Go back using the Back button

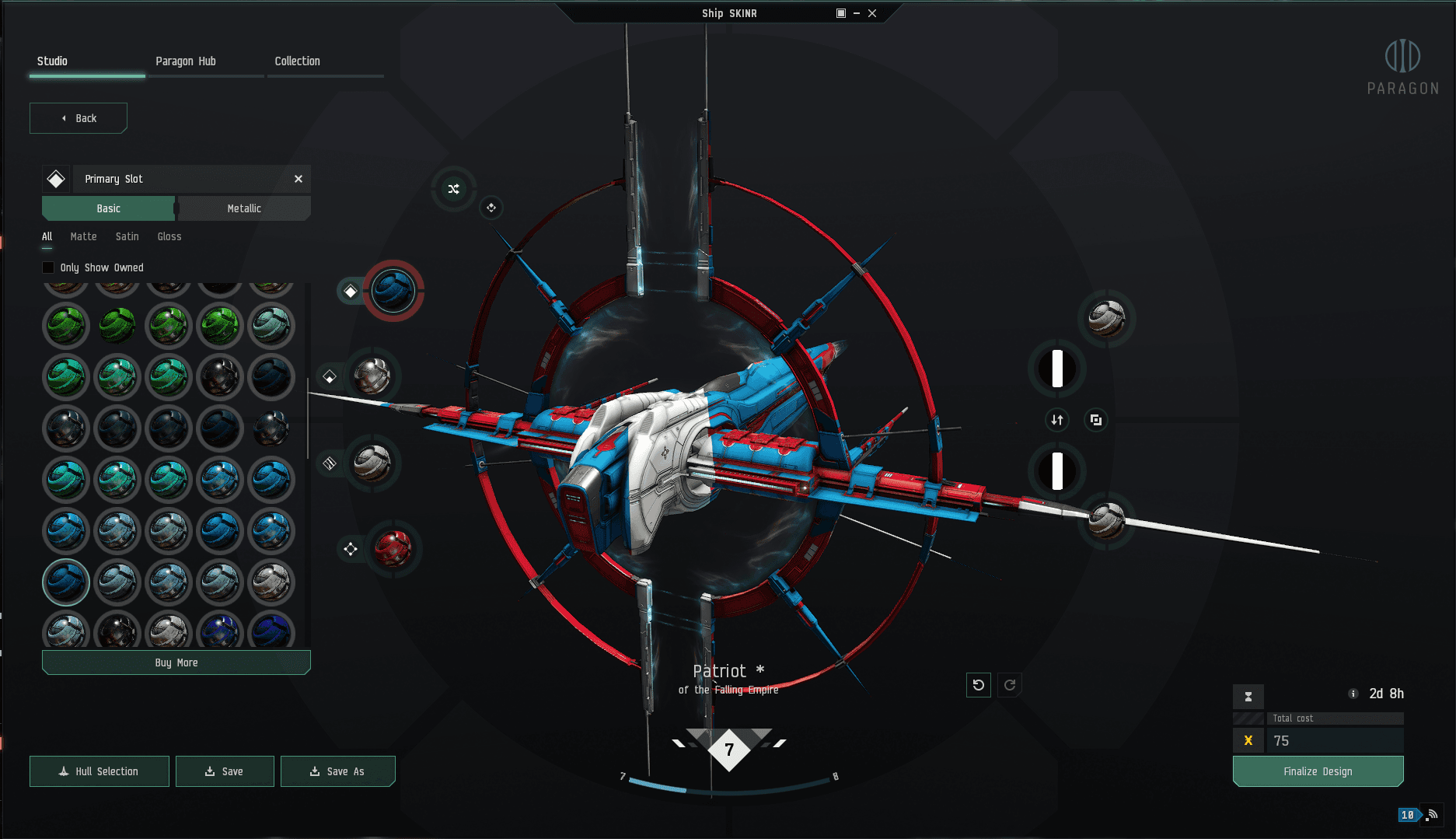pos(79,118)
